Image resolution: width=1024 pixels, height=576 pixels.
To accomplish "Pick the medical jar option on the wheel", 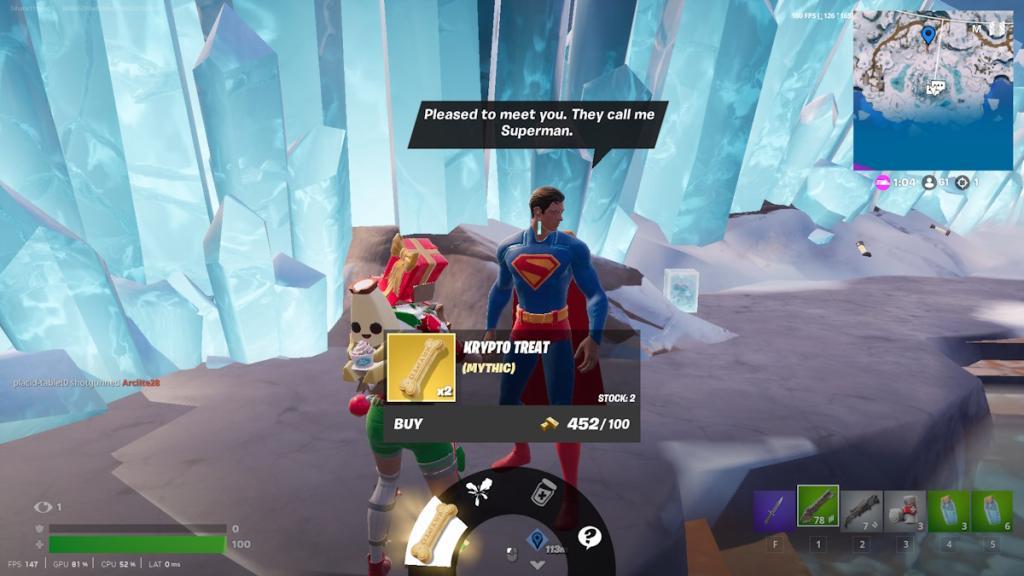I will (x=542, y=492).
